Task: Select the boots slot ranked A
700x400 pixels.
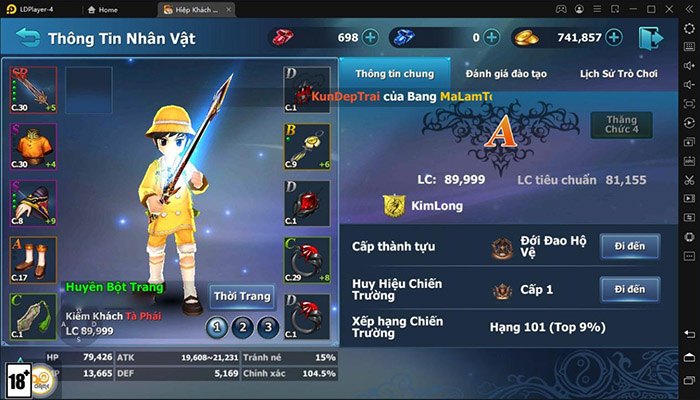Action: click(33, 260)
